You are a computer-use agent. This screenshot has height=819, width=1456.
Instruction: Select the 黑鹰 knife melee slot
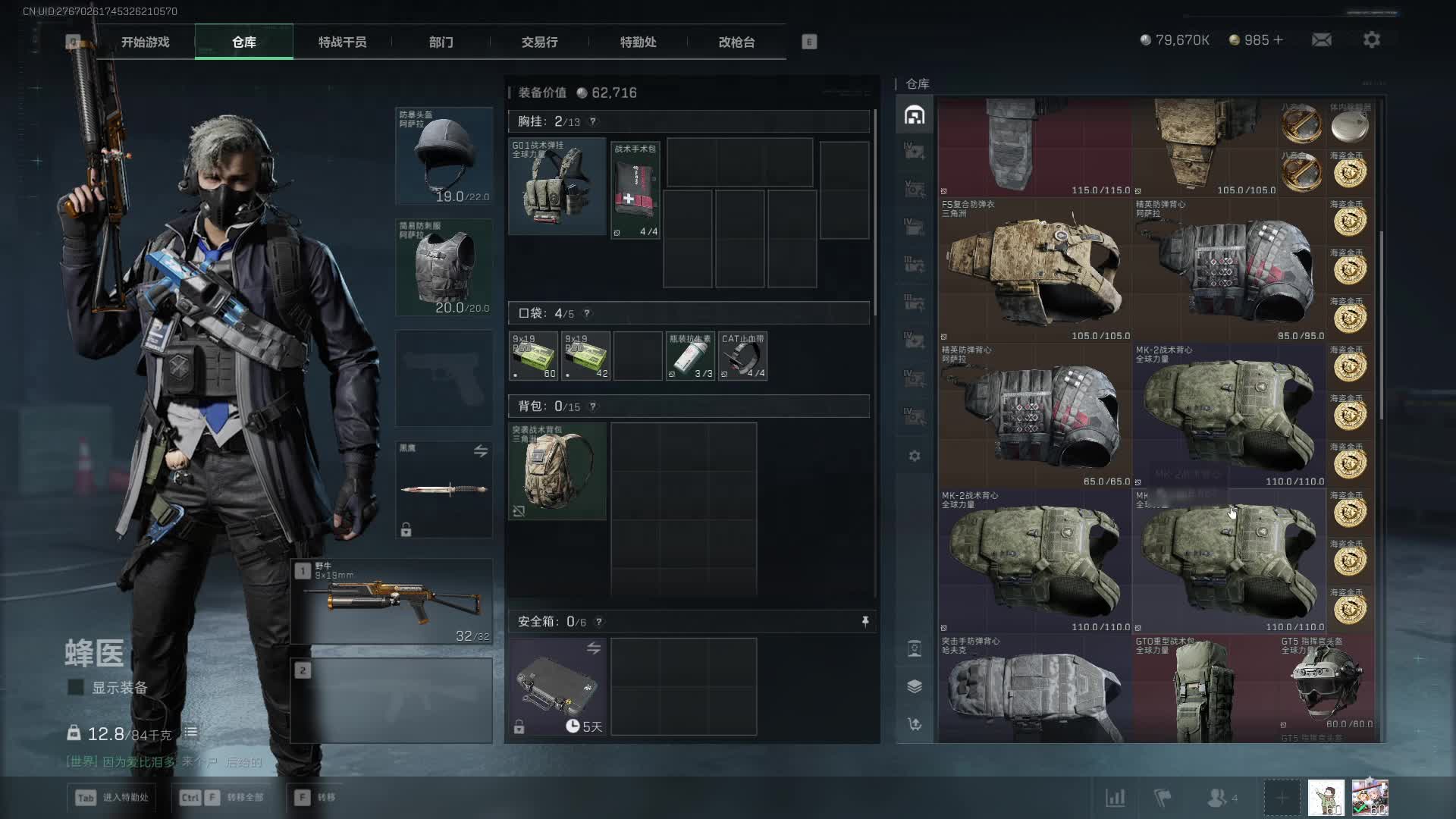coord(444,489)
